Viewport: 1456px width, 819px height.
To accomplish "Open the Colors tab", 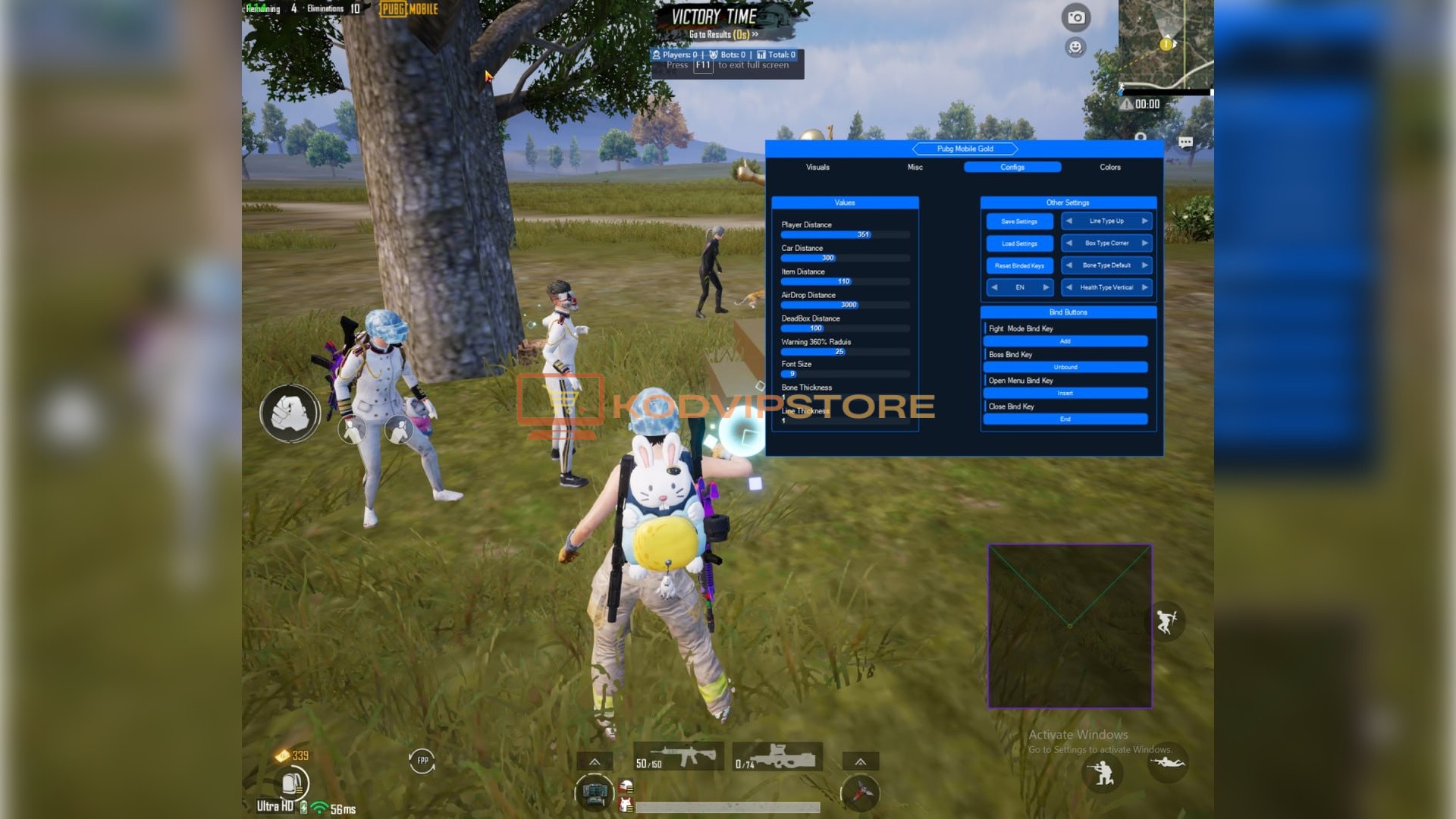I will click(1109, 167).
